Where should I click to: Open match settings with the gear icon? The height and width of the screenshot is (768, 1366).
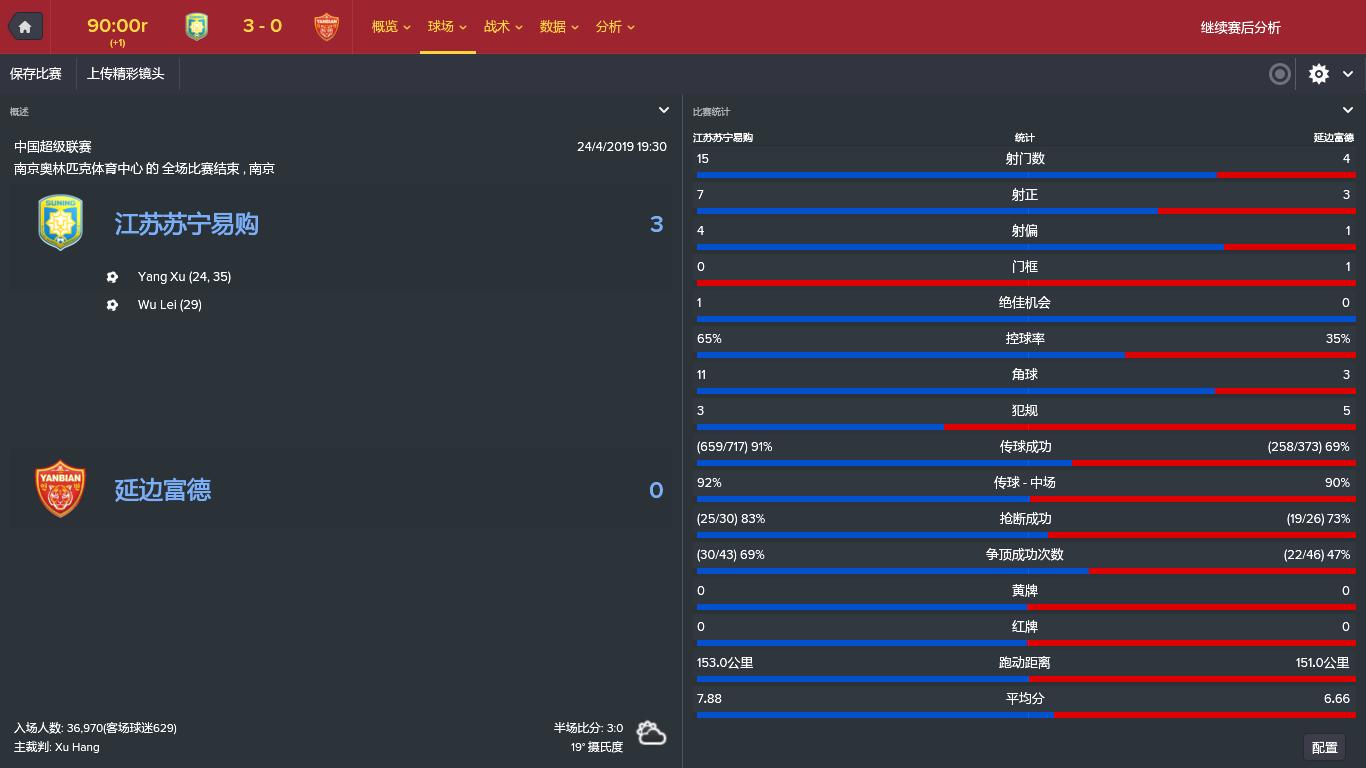[1318, 73]
